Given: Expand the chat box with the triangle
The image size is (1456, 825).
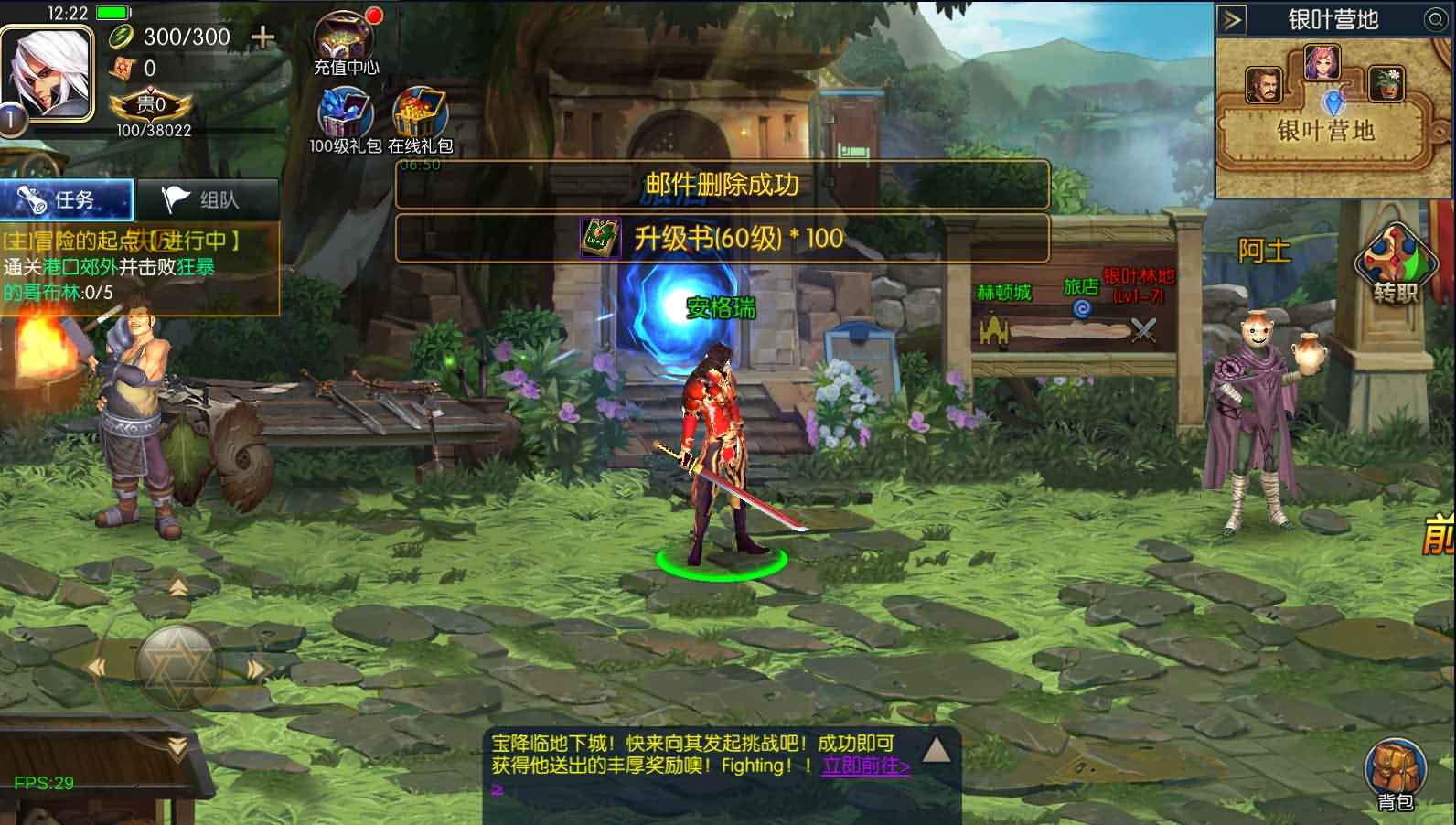Looking at the screenshot, I should [936, 751].
